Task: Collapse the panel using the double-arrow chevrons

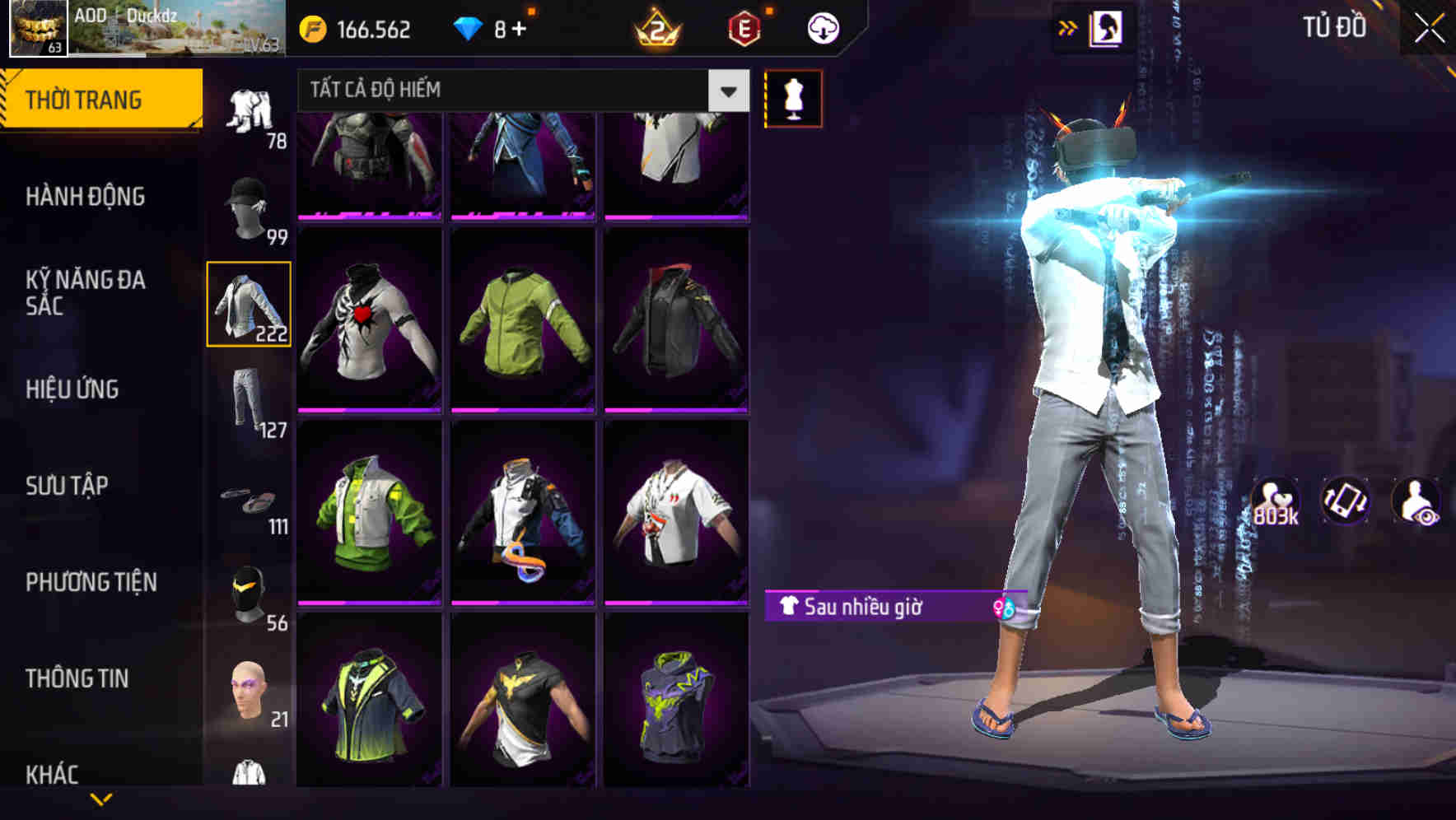Action: (1067, 26)
